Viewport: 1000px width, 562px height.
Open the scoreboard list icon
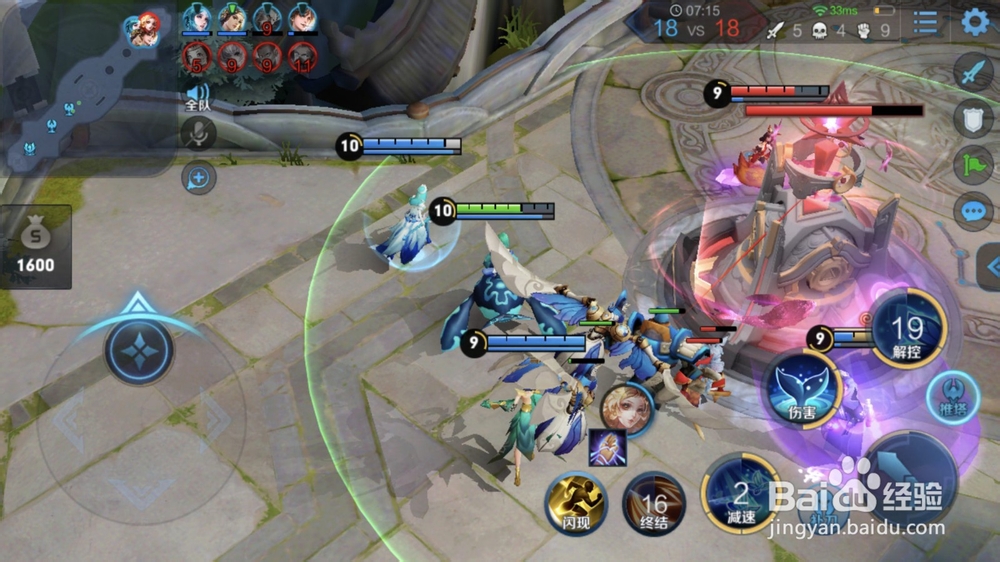[x=926, y=22]
